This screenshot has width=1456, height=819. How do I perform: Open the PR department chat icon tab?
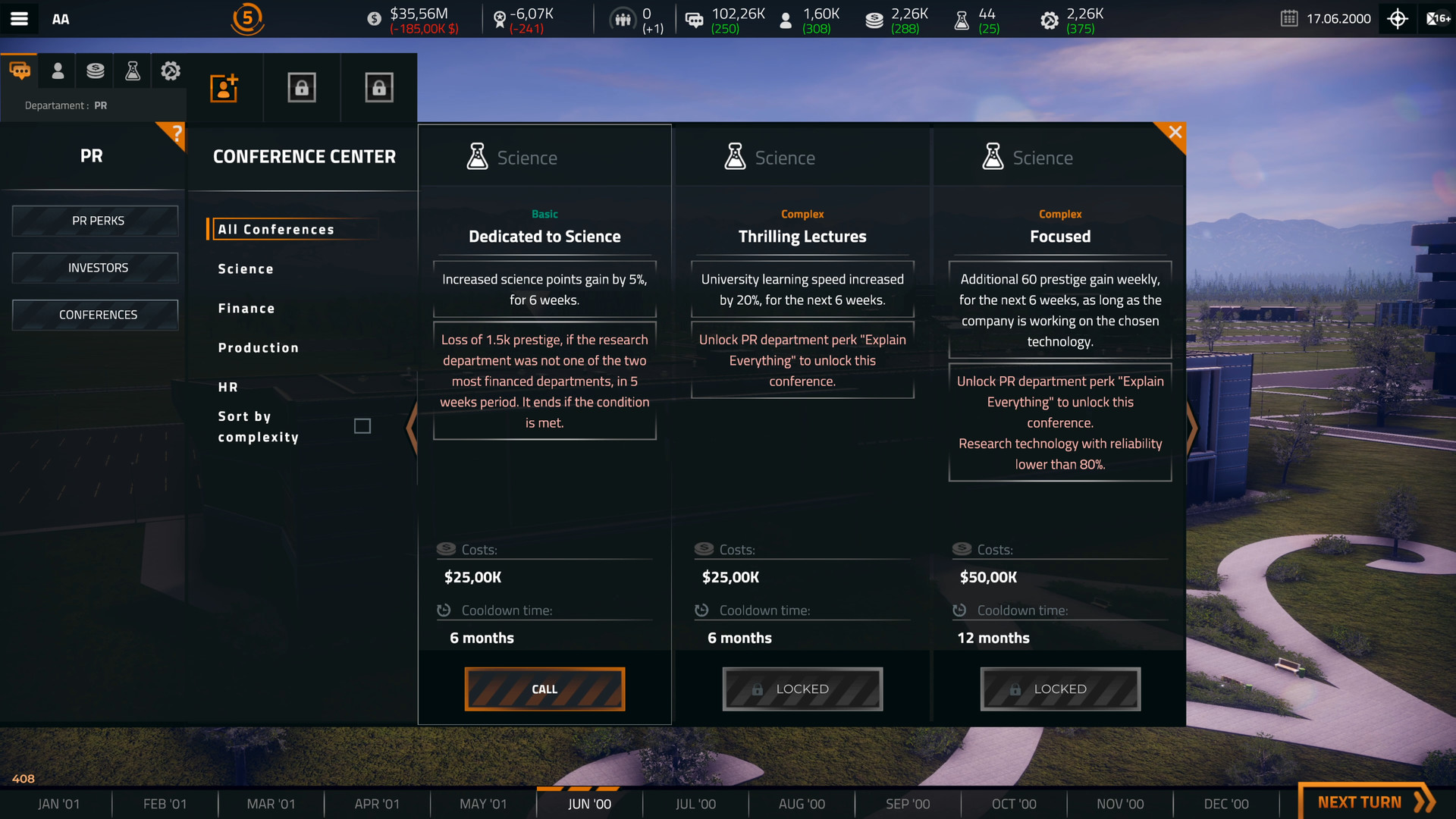[x=20, y=70]
